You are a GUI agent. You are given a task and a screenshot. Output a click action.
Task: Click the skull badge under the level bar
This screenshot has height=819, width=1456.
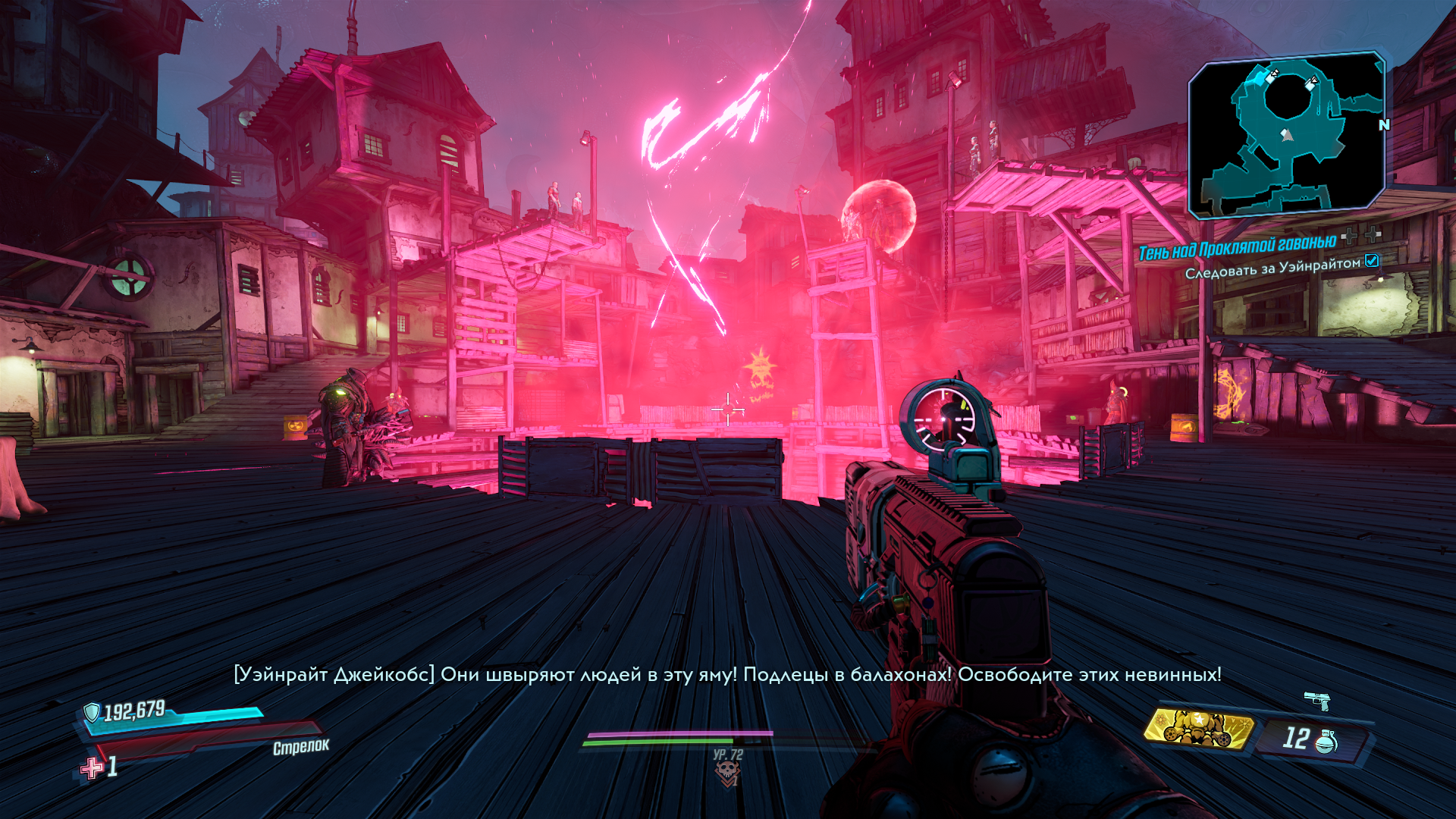coord(727,773)
